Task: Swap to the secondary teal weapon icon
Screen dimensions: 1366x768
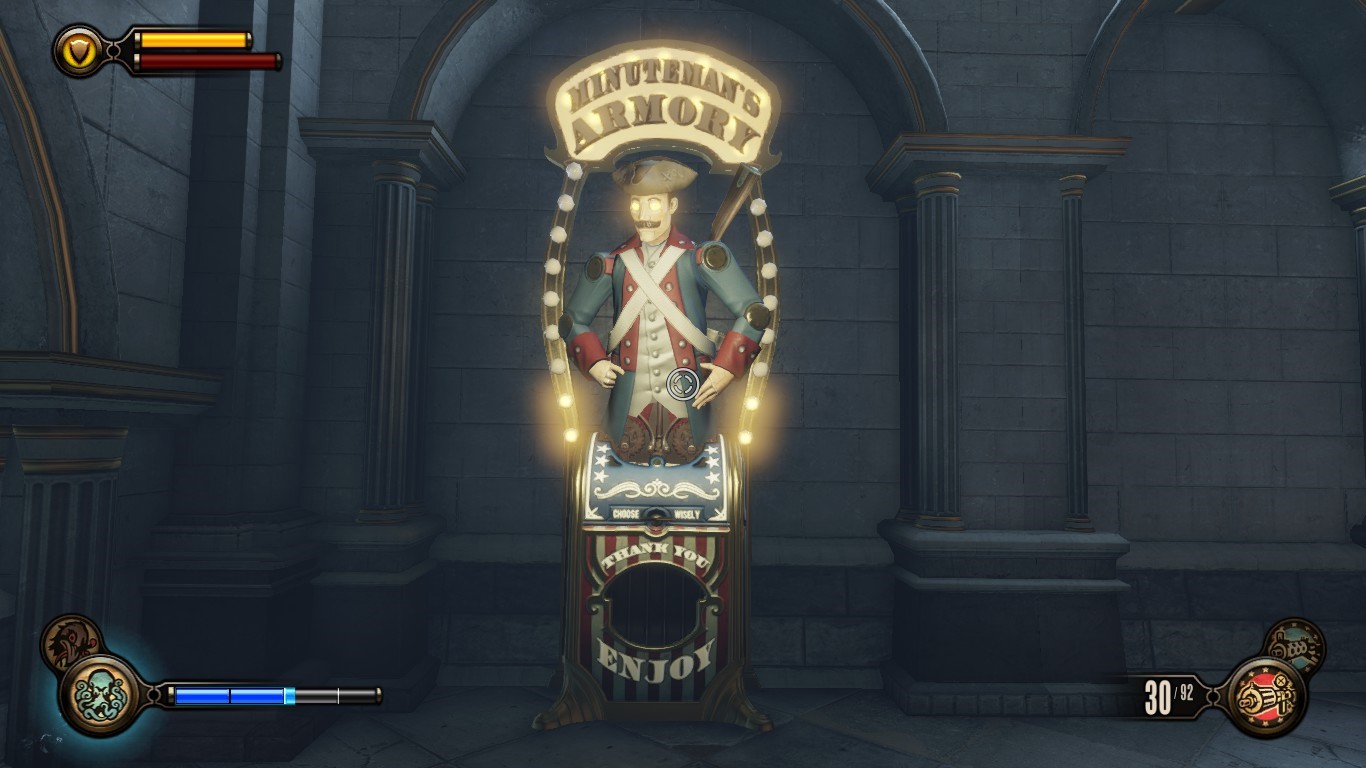Action: coord(1294,646)
